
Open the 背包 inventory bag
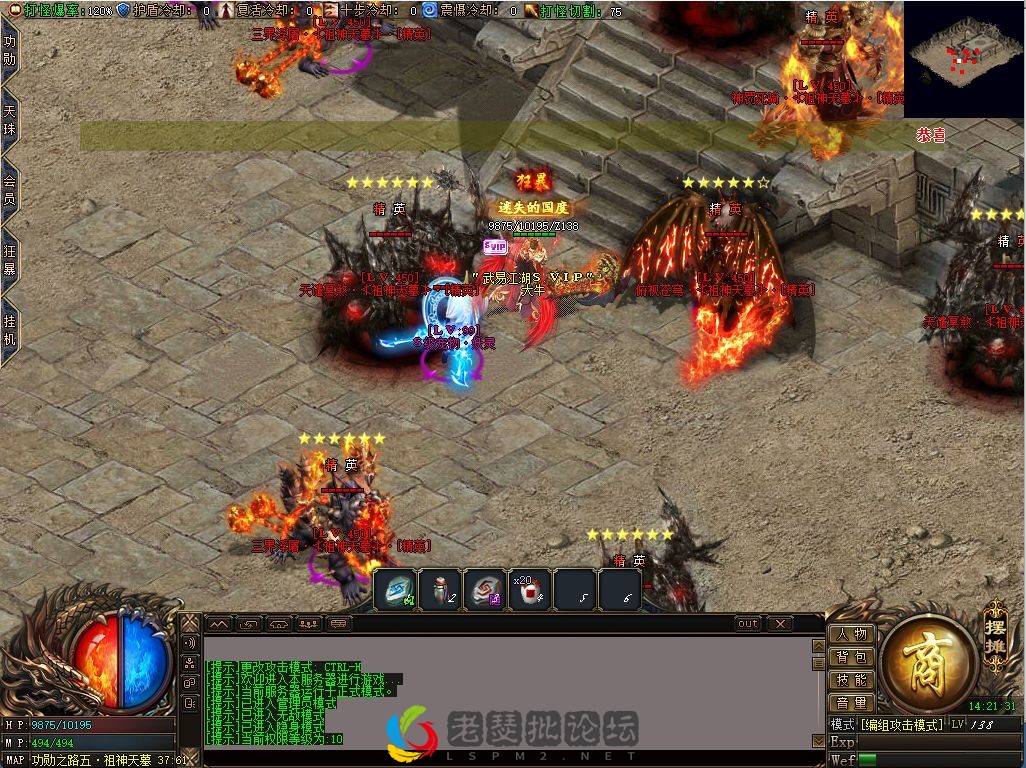tap(851, 657)
